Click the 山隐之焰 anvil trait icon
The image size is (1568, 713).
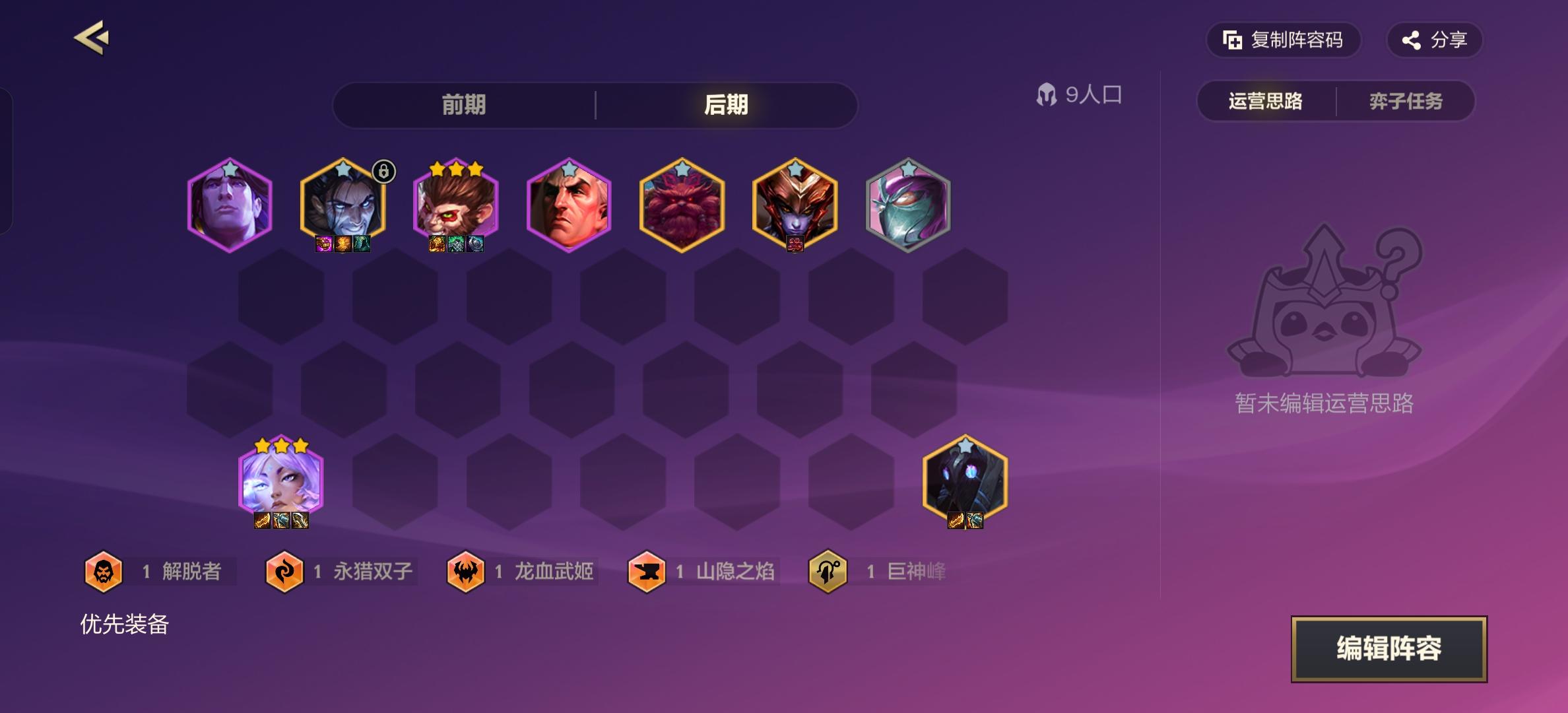coord(647,572)
